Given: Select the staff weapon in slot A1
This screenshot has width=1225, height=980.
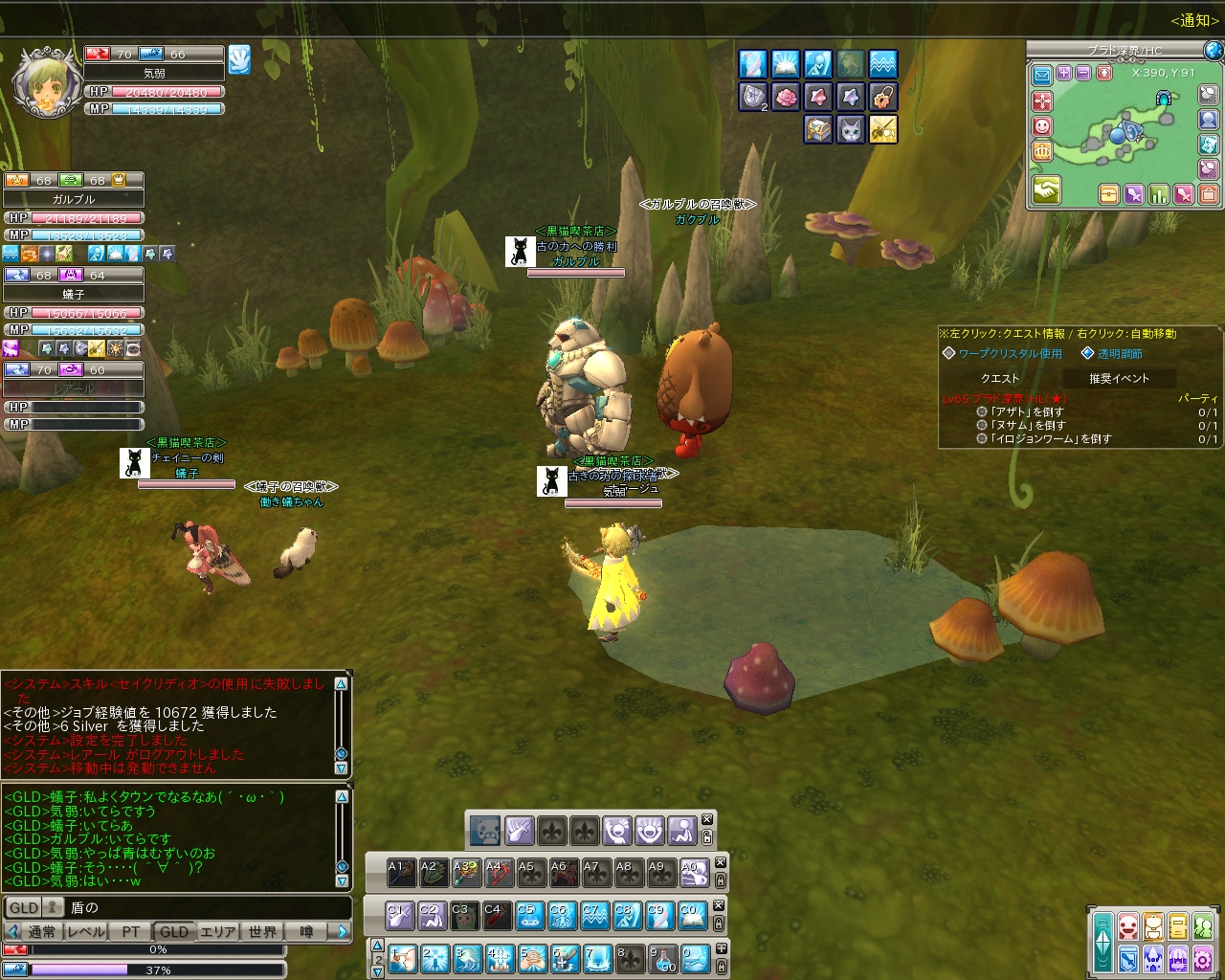Looking at the screenshot, I should (x=401, y=872).
